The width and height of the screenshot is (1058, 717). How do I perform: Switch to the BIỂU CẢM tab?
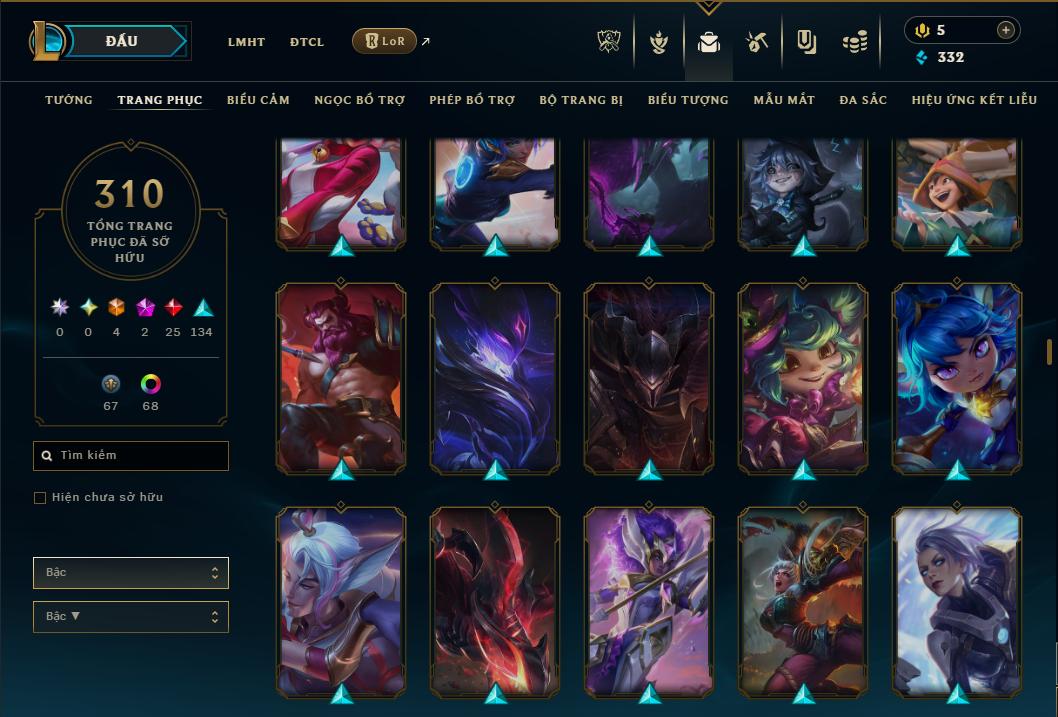[x=258, y=100]
